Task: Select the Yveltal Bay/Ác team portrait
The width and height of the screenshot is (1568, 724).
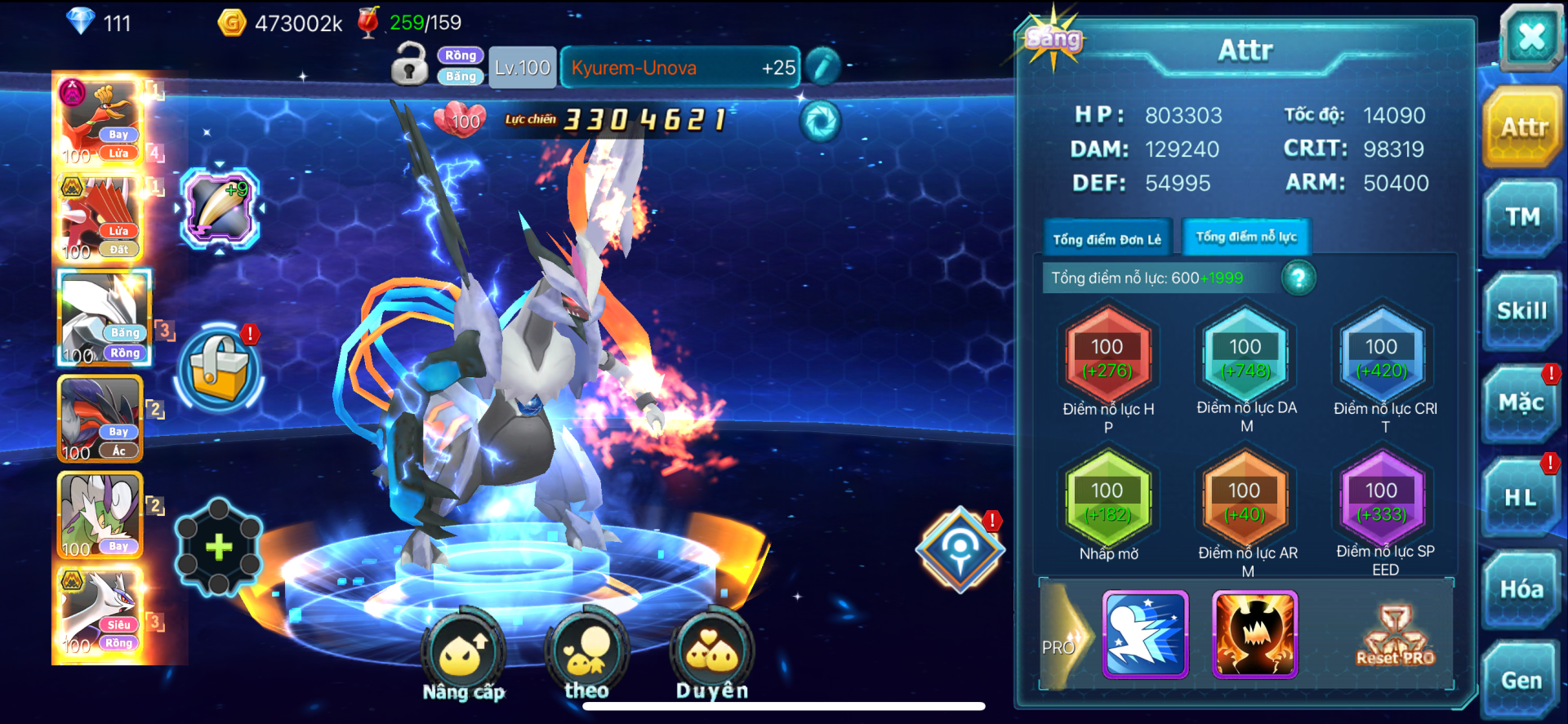Action: pyautogui.click(x=100, y=420)
